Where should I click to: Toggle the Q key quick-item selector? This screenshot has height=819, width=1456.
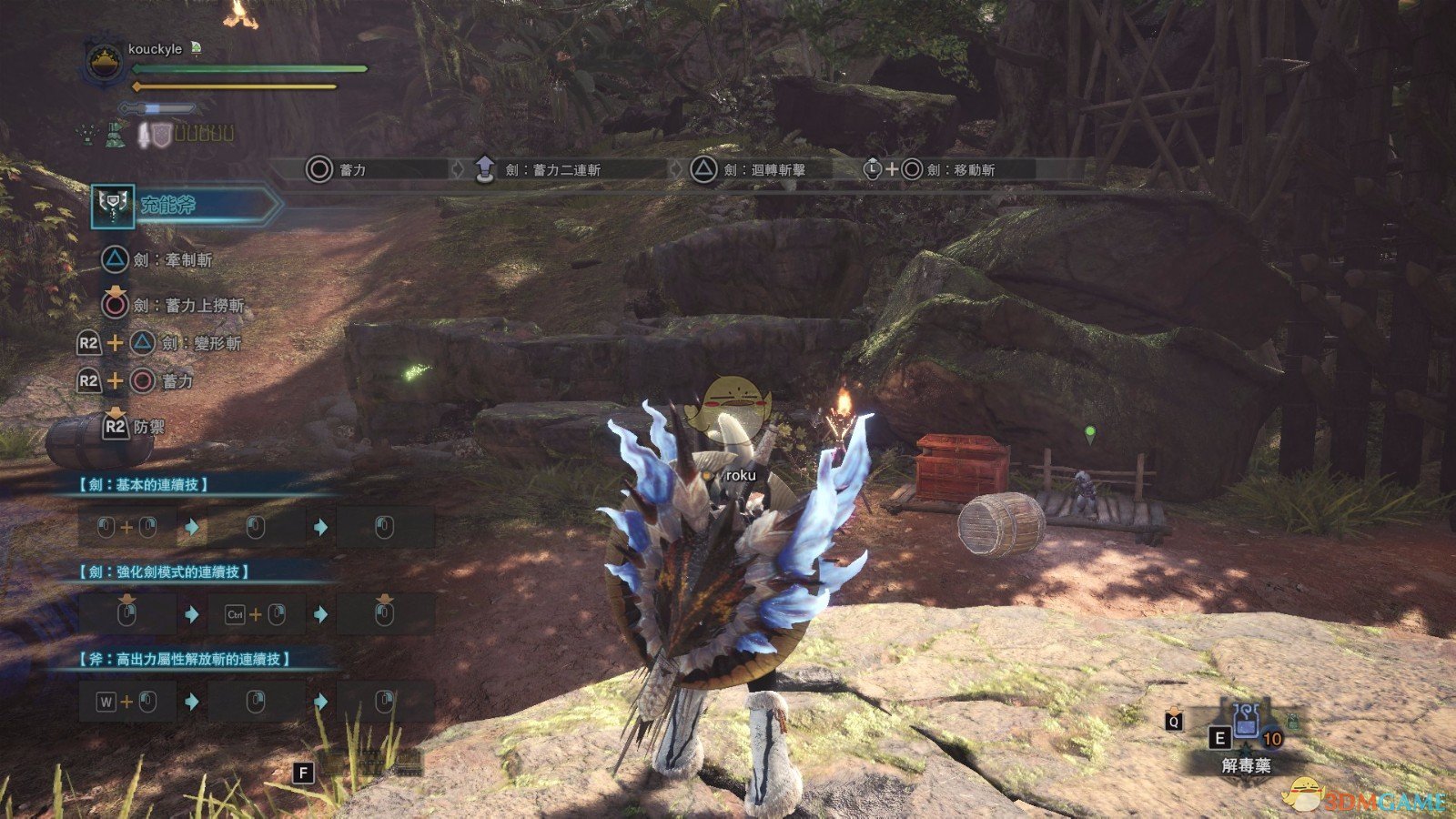pyautogui.click(x=1175, y=722)
